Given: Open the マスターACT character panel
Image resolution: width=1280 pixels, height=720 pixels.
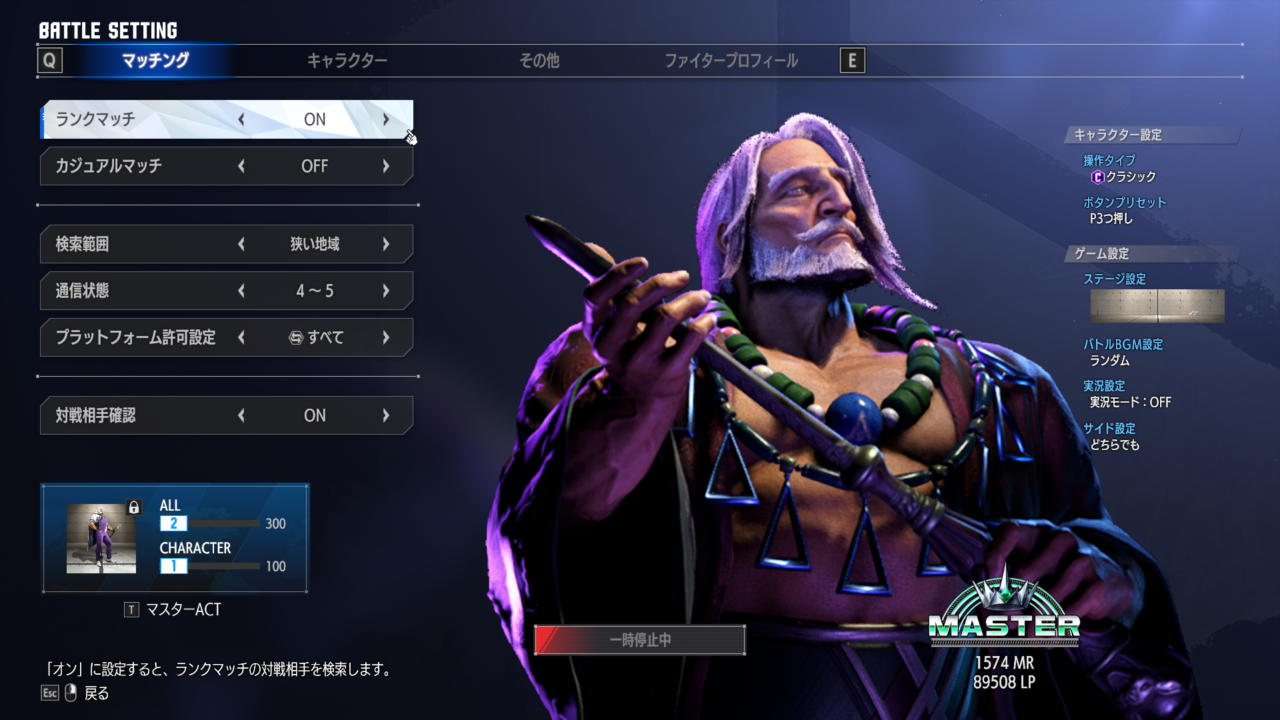Looking at the screenshot, I should pyautogui.click(x=175, y=538).
